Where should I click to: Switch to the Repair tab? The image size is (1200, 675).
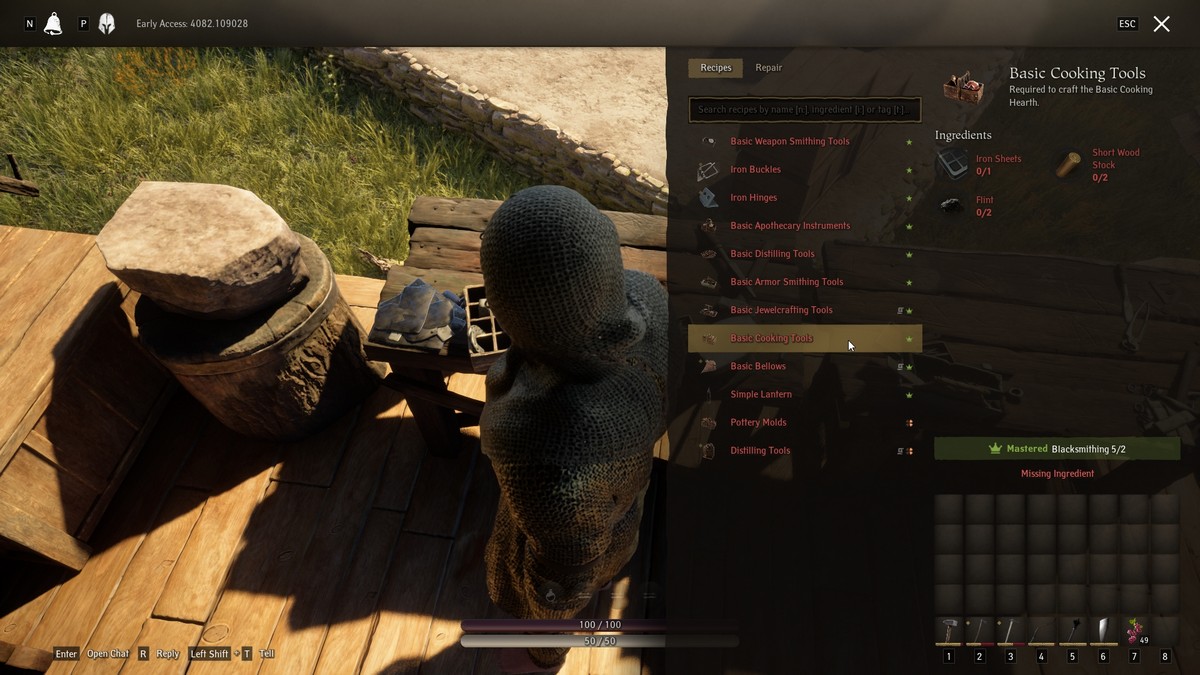768,68
